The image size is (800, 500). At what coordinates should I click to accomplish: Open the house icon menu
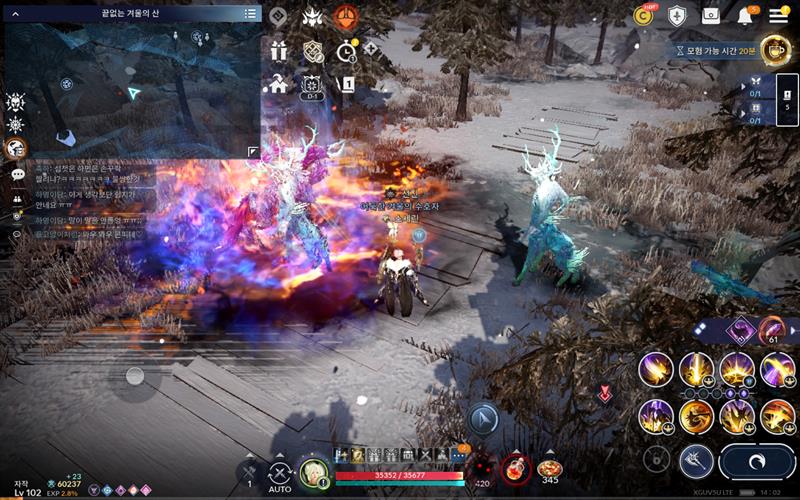tap(279, 84)
